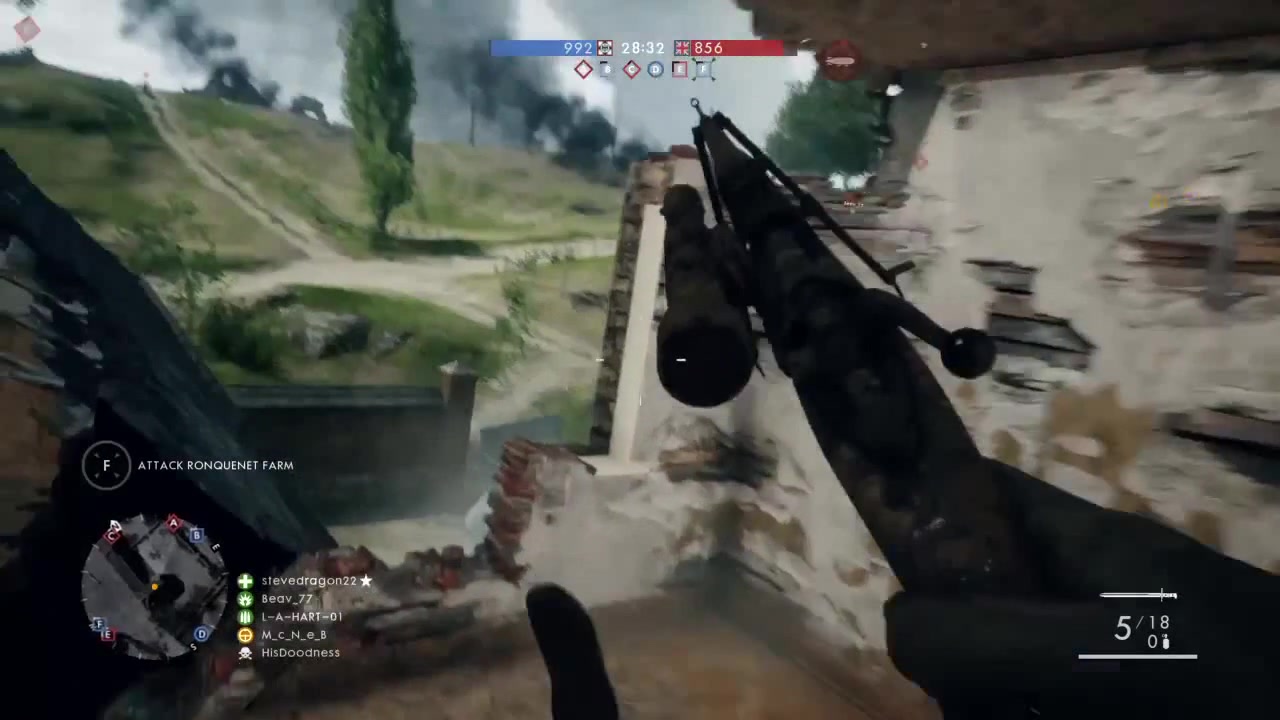Click the enemy-held objective E square marker
The height and width of the screenshot is (720, 1280).
pyautogui.click(x=680, y=69)
